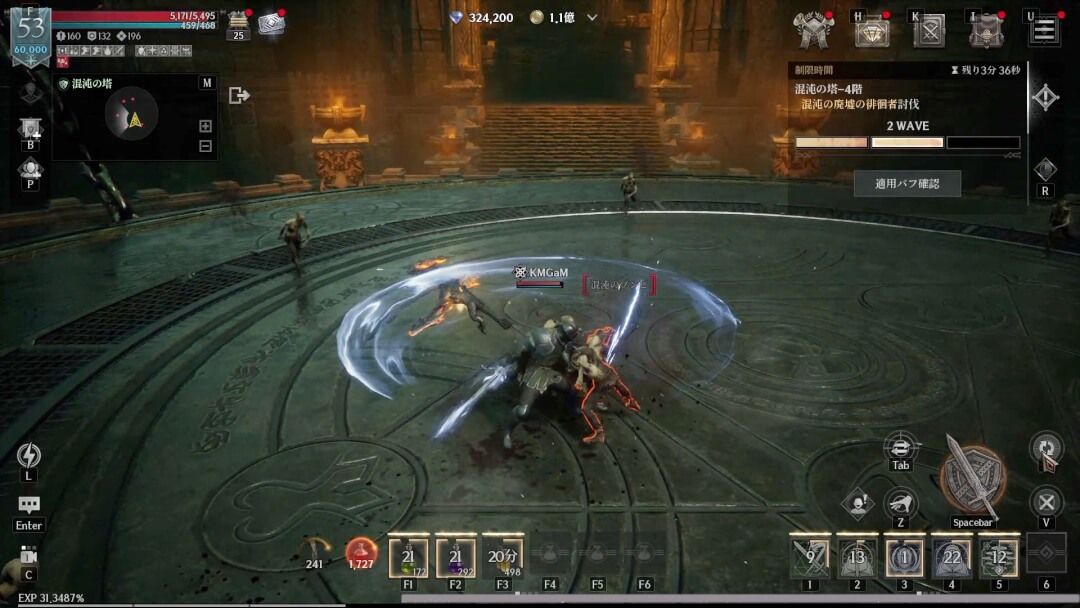Open the silver ticket pass icon
Image resolution: width=1080 pixels, height=608 pixels.
coord(271,24)
